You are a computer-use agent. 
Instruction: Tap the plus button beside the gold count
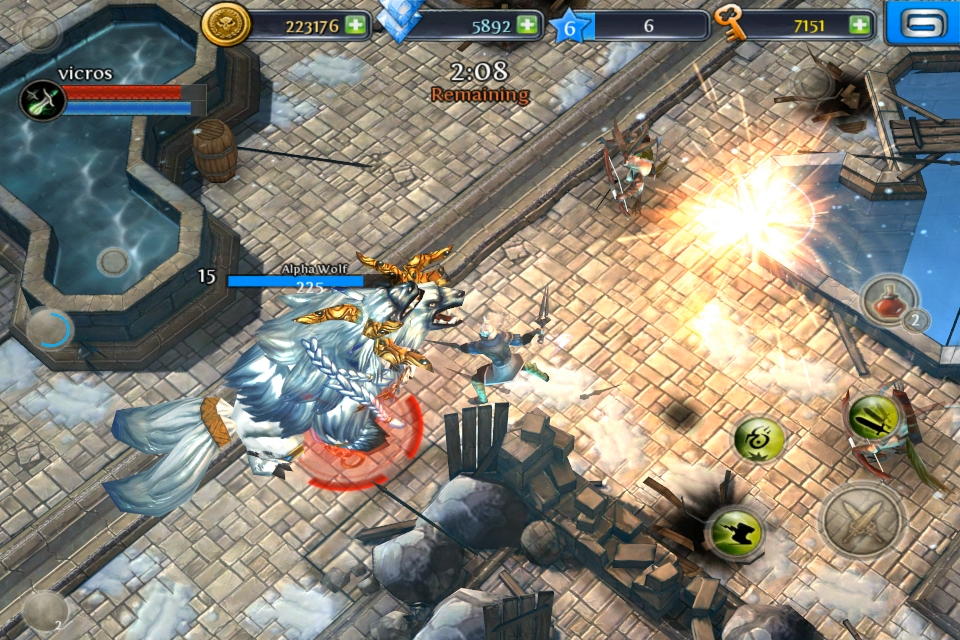click(x=355, y=25)
